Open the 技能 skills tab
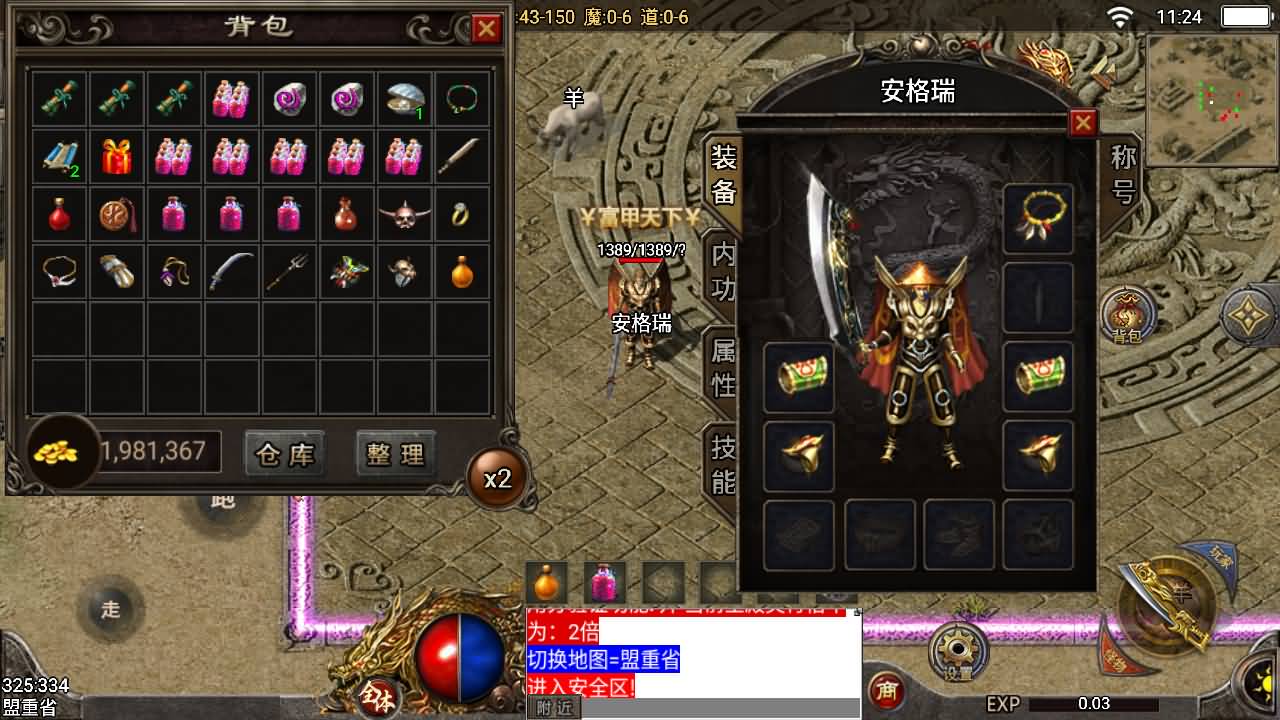Viewport: 1280px width, 720px height. [x=724, y=463]
